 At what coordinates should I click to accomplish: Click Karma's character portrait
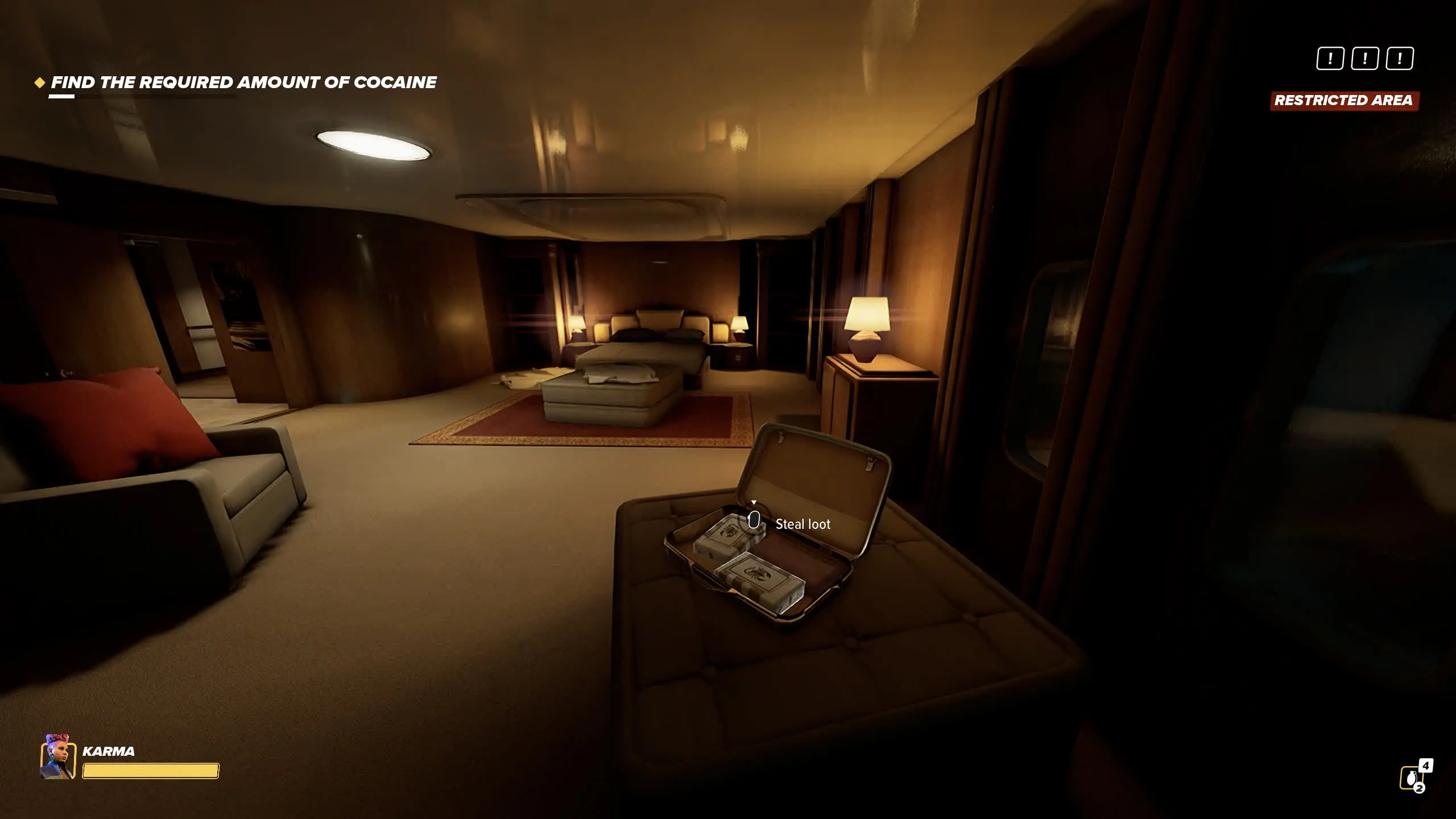[x=58, y=757]
